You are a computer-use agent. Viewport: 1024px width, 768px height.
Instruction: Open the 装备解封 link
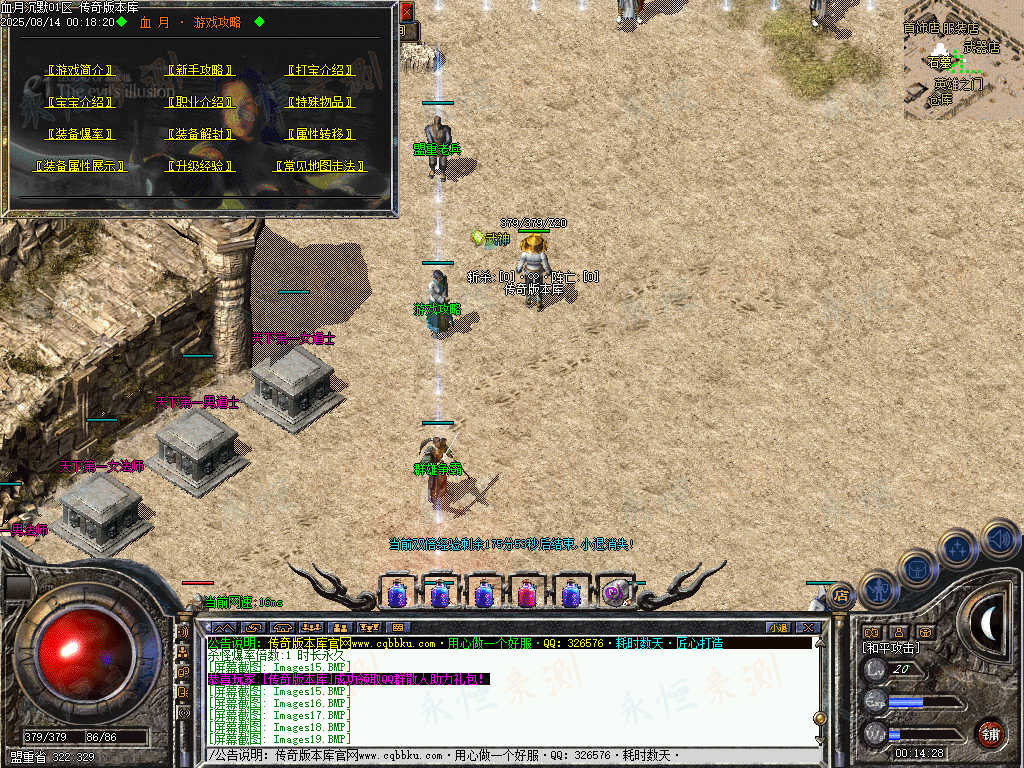click(x=201, y=133)
